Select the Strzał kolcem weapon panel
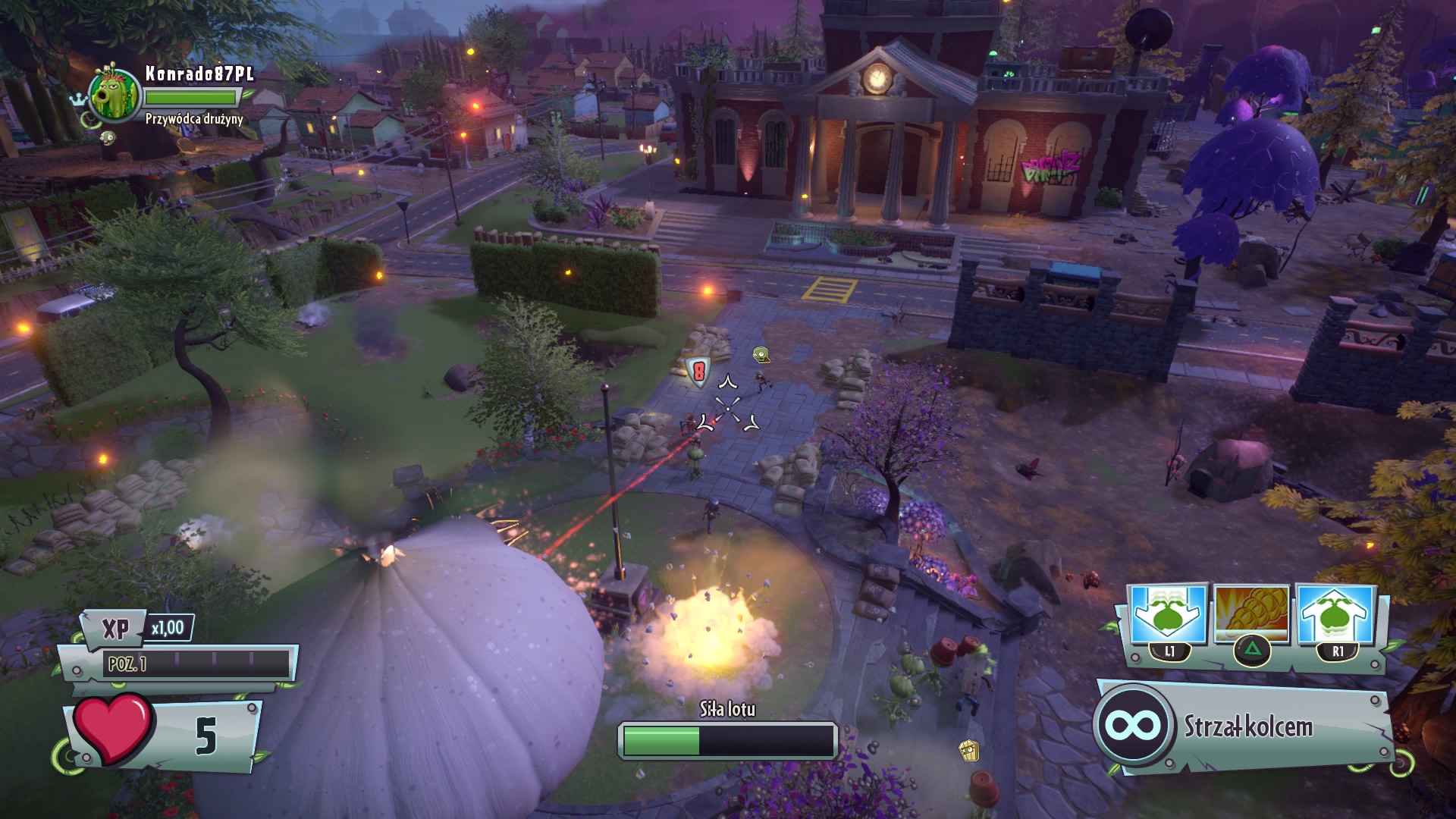This screenshot has width=1456, height=819. click(1244, 726)
